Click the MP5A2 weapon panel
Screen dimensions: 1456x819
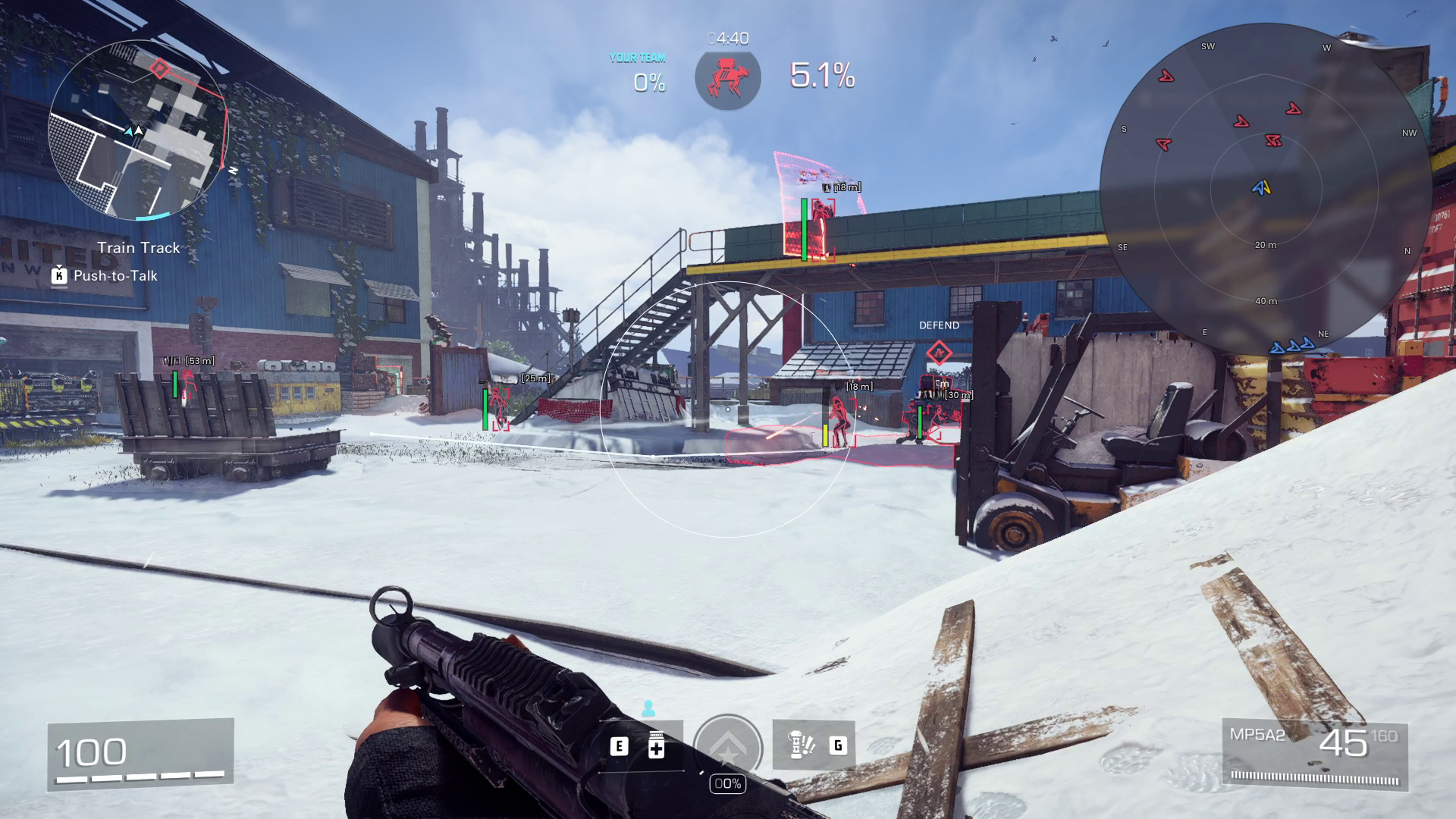(1315, 755)
